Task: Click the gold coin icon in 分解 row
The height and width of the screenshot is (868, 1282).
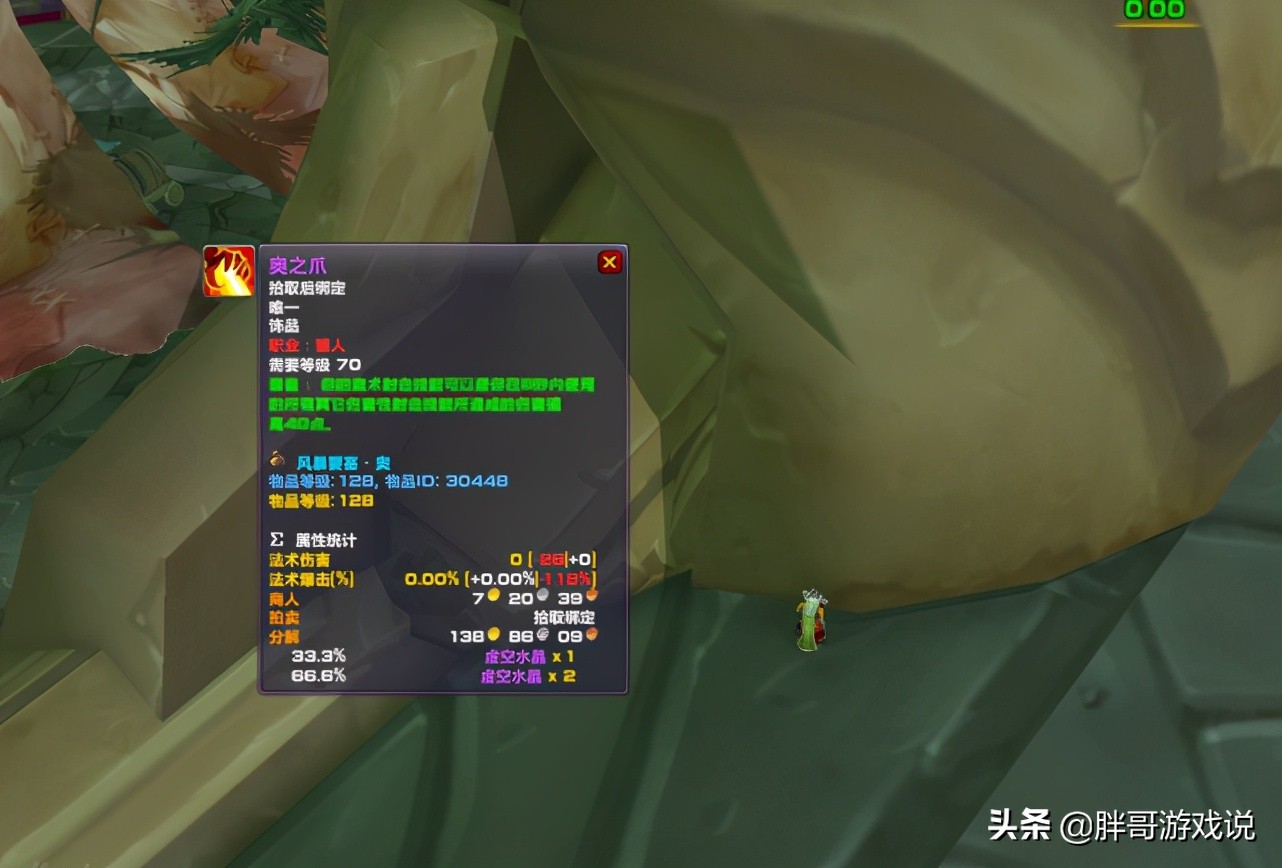Action: [495, 633]
